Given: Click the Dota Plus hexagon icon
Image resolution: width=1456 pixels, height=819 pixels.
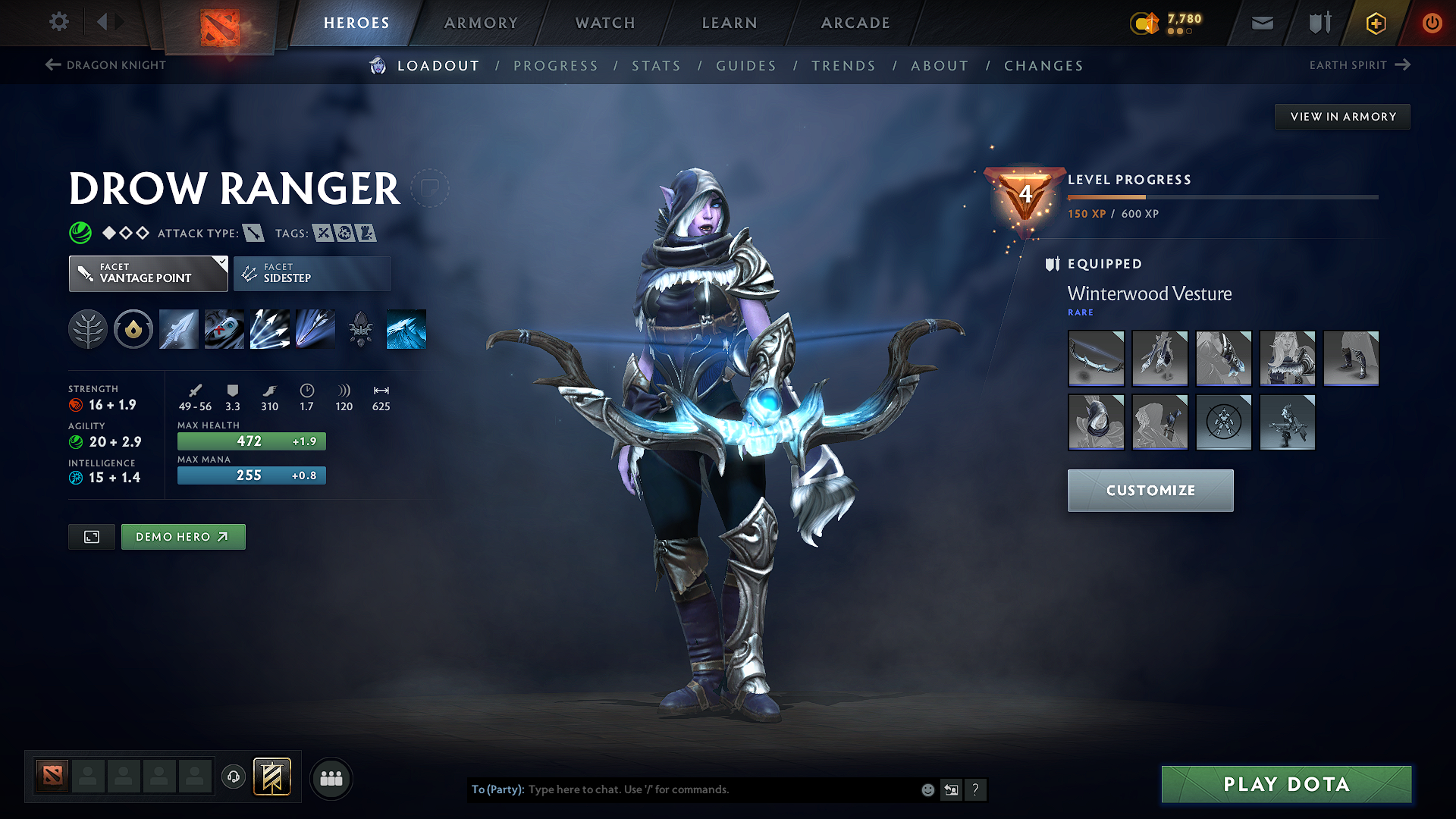Looking at the screenshot, I should 1375,23.
